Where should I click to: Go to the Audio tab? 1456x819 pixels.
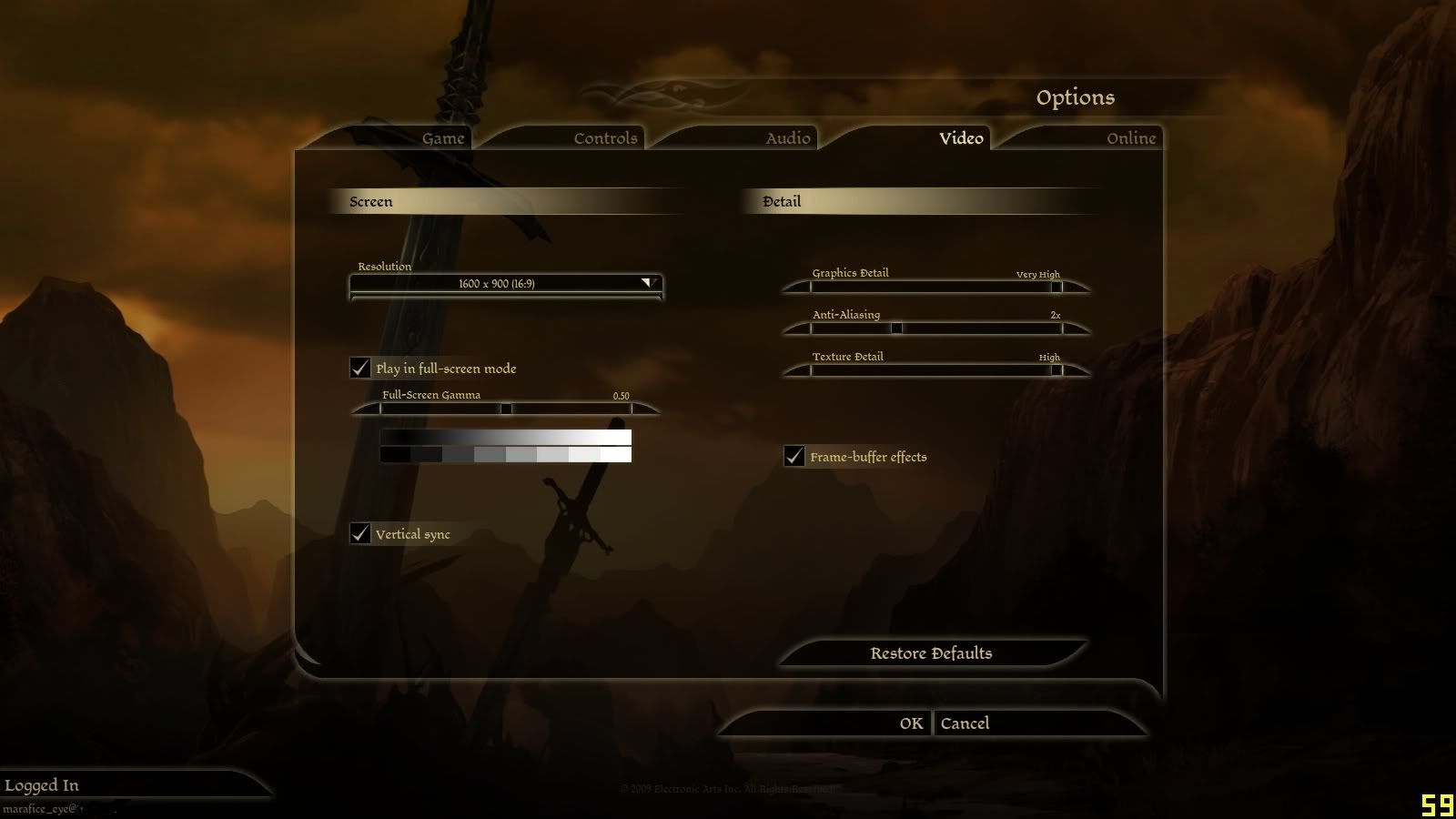tap(787, 138)
